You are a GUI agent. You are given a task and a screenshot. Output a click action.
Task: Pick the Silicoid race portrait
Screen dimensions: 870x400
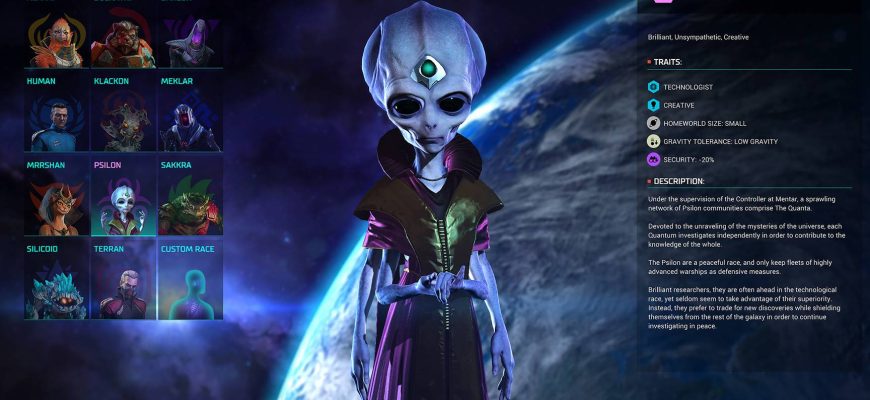56,286
